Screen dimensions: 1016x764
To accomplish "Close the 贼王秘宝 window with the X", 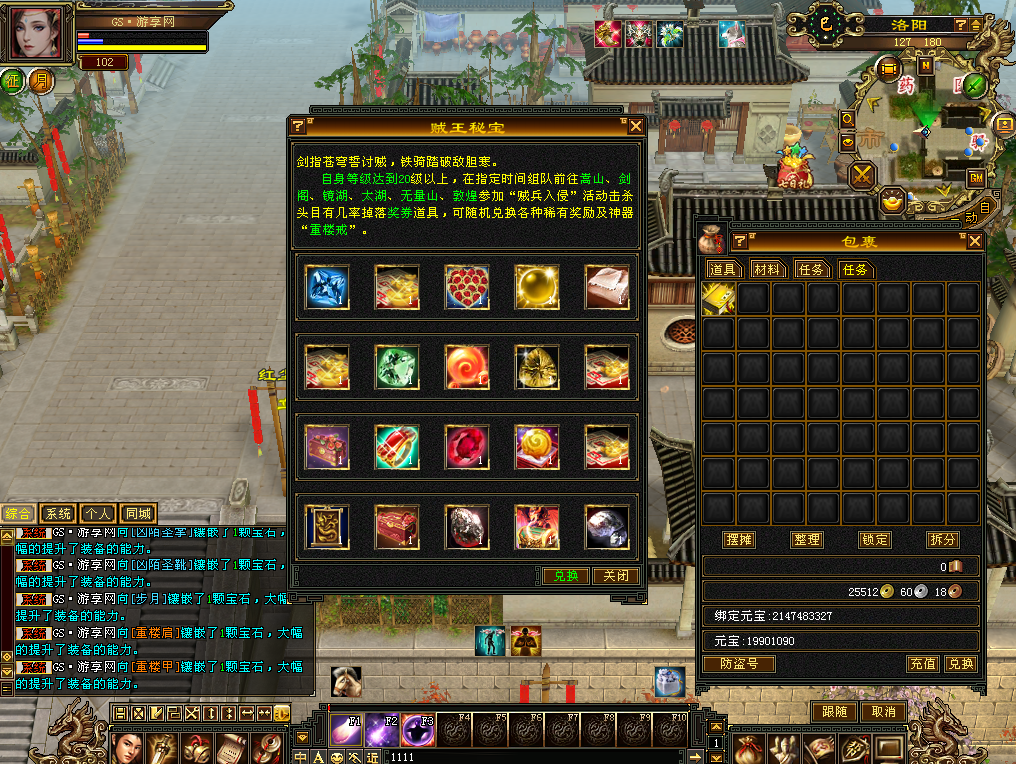I will pos(636,126).
